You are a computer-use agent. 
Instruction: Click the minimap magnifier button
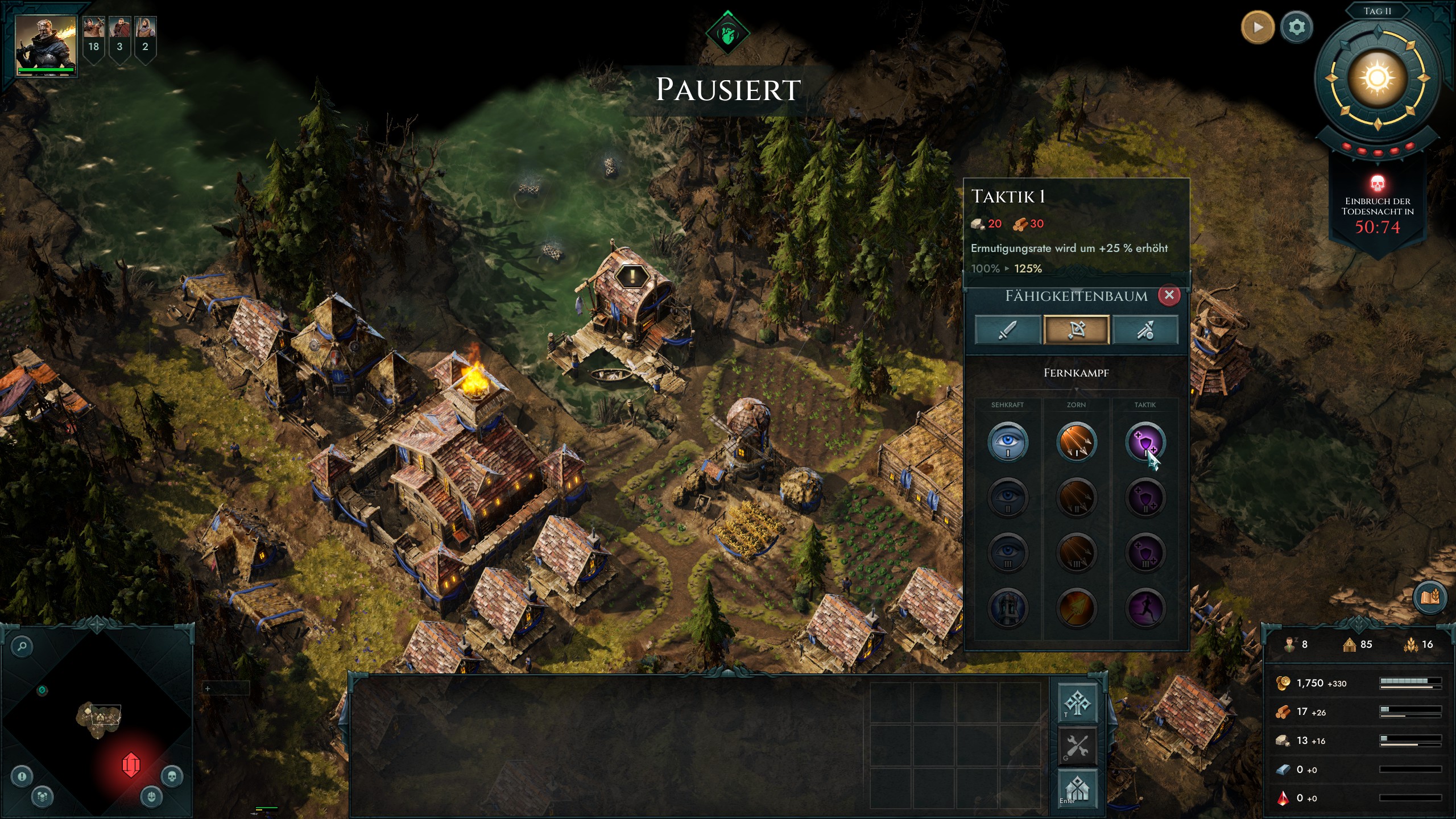[x=22, y=646]
